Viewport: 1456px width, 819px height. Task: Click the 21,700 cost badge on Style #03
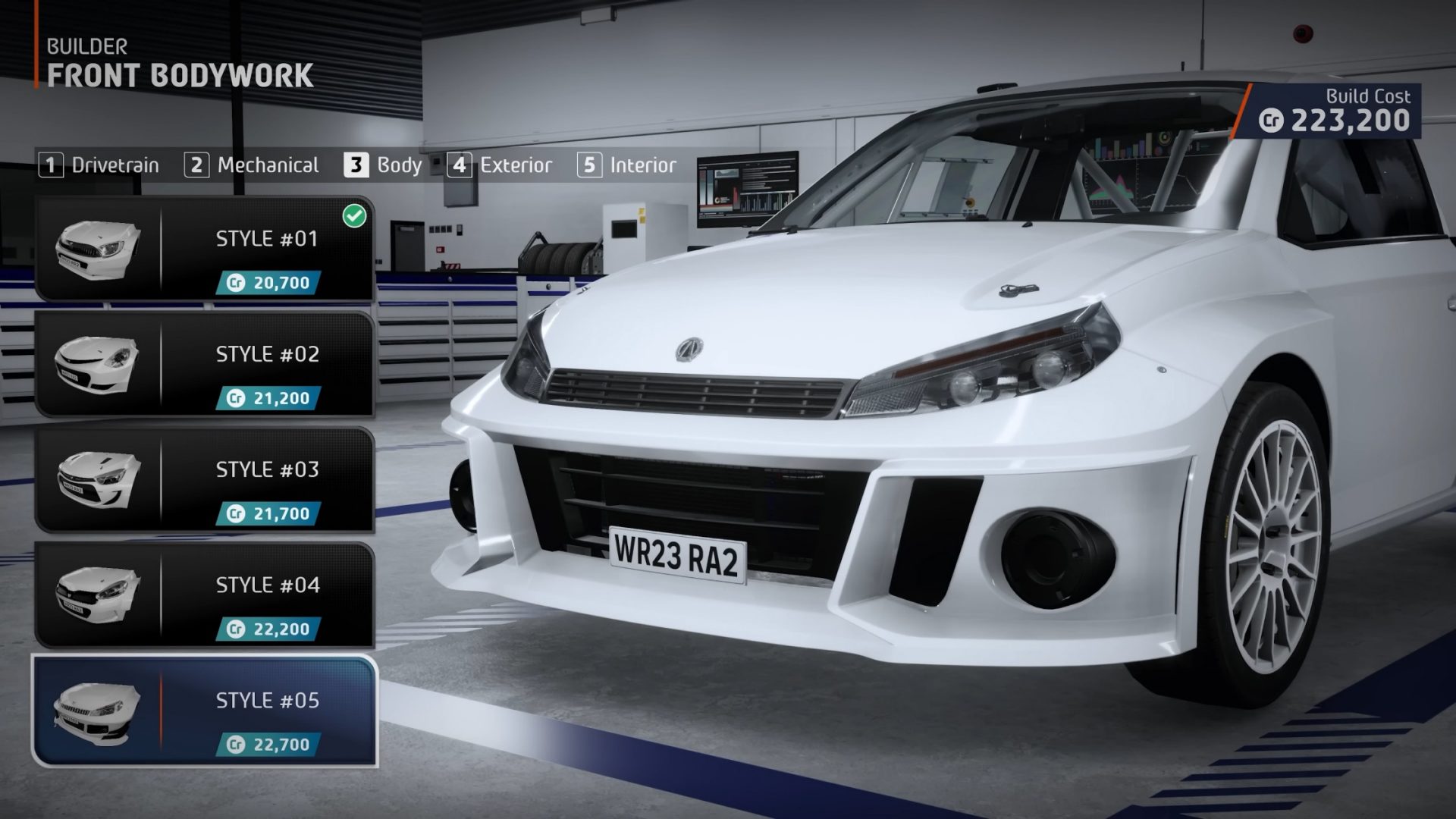click(x=271, y=515)
